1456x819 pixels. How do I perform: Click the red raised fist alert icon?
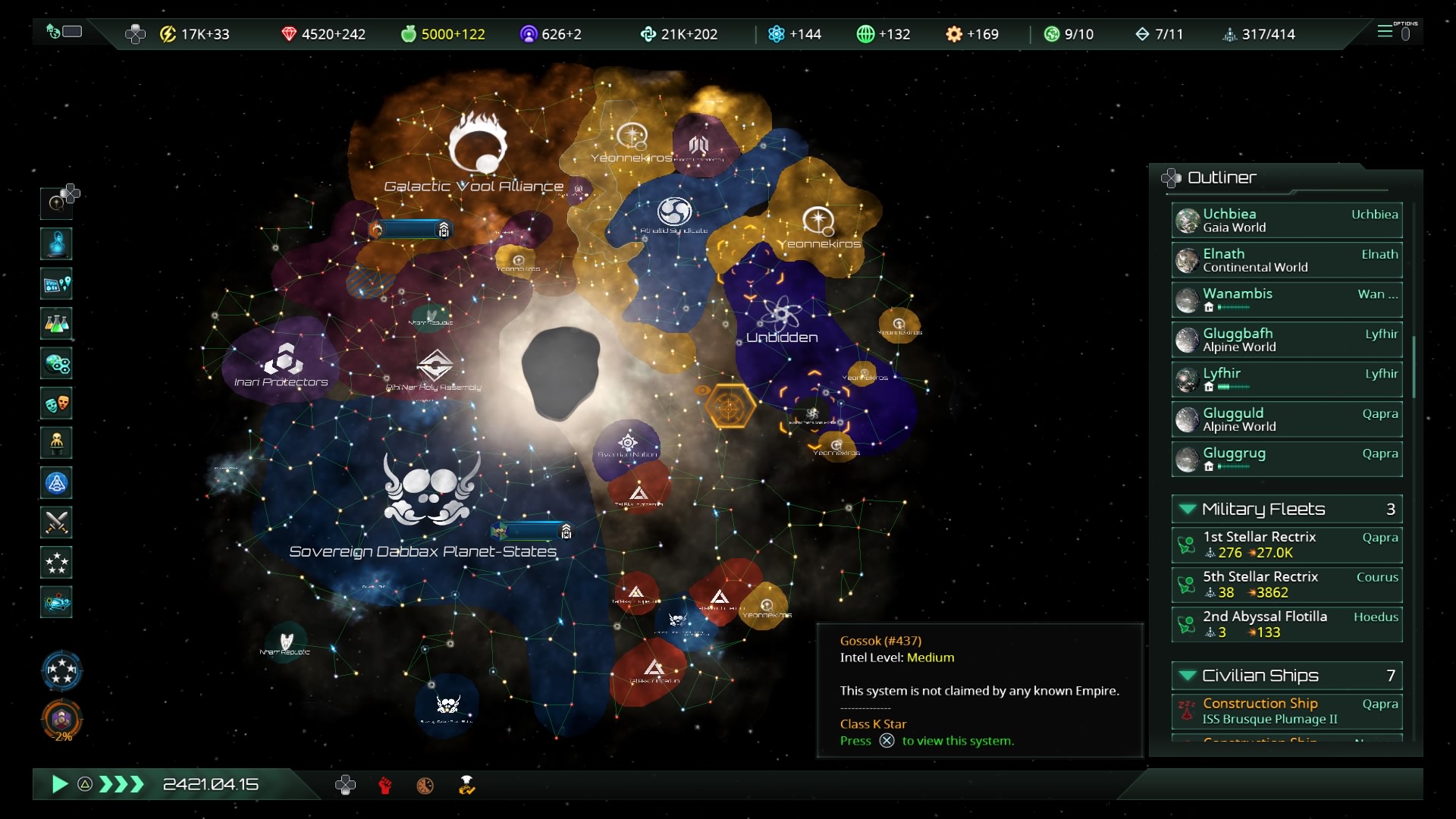385,786
